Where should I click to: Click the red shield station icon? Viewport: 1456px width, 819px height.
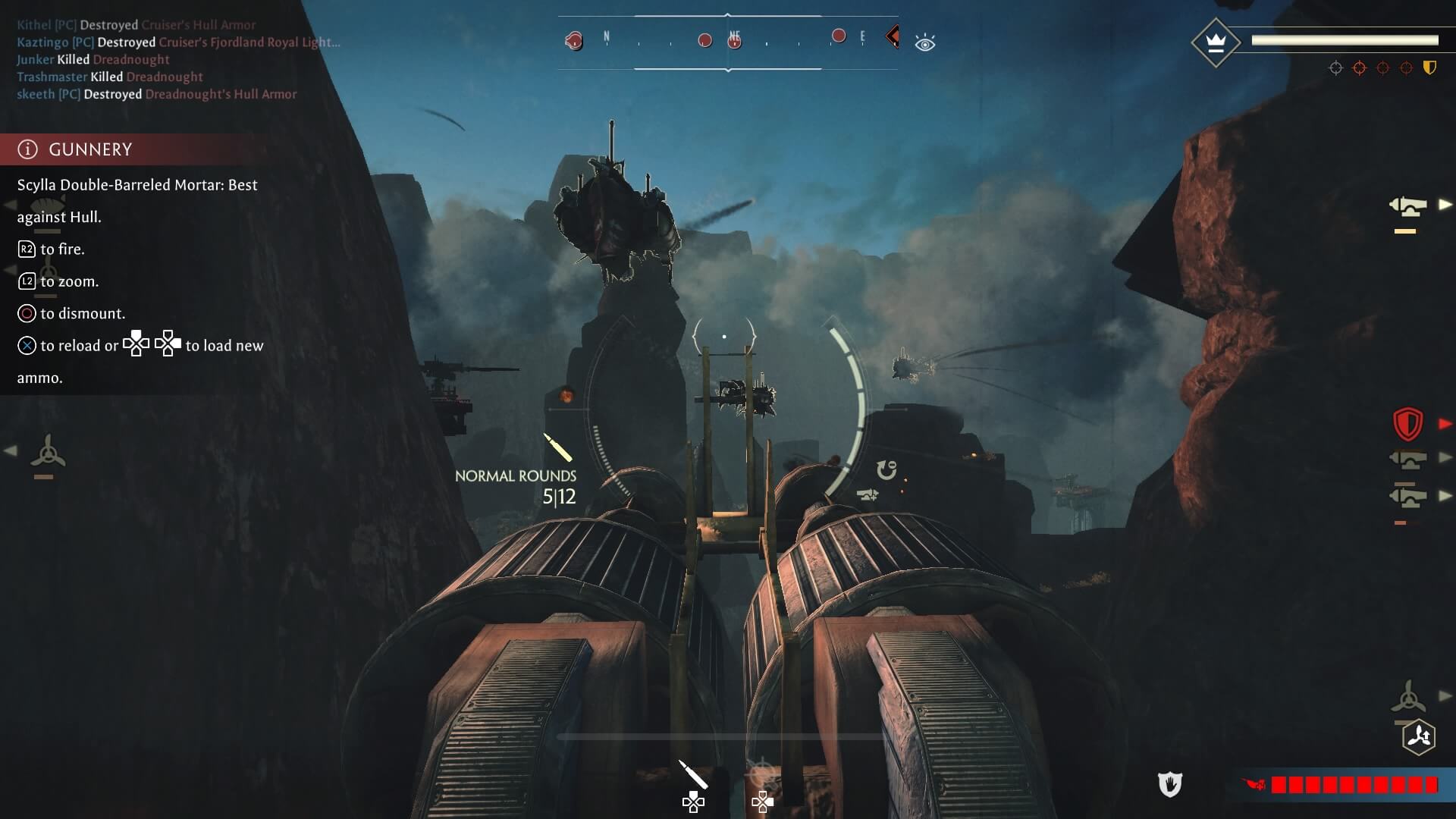pos(1407,424)
